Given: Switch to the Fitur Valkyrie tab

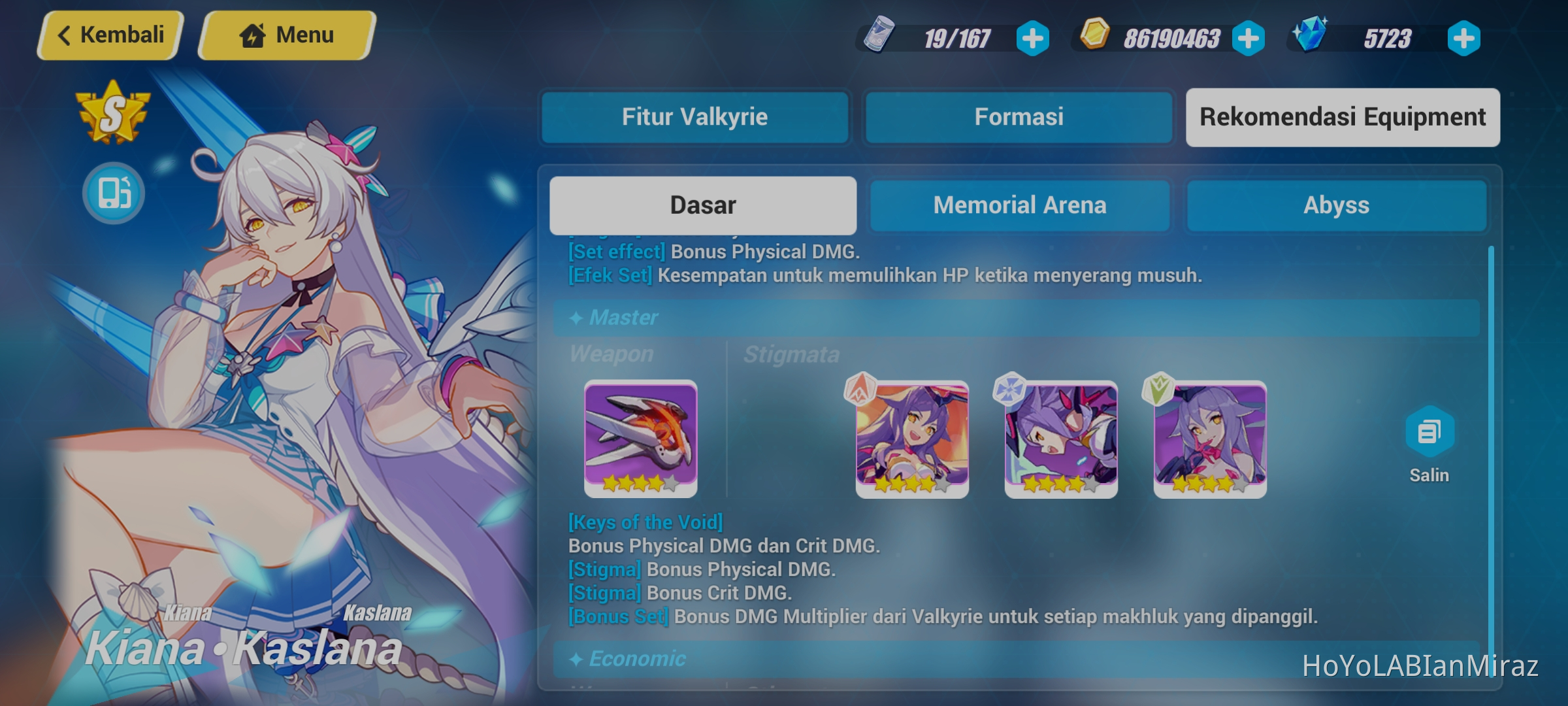Looking at the screenshot, I should click(x=695, y=118).
